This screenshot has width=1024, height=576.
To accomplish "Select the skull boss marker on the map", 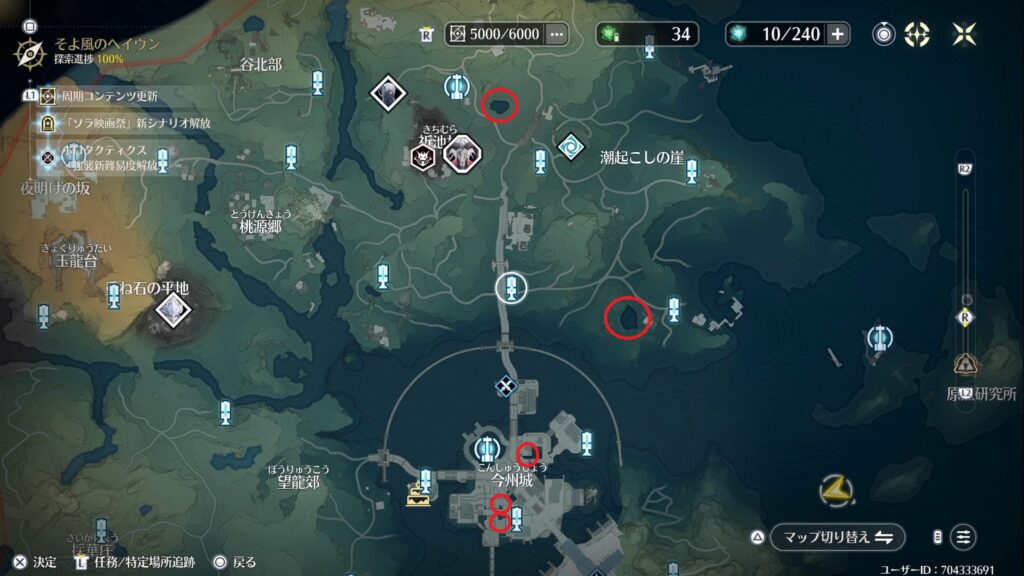I will [x=423, y=156].
